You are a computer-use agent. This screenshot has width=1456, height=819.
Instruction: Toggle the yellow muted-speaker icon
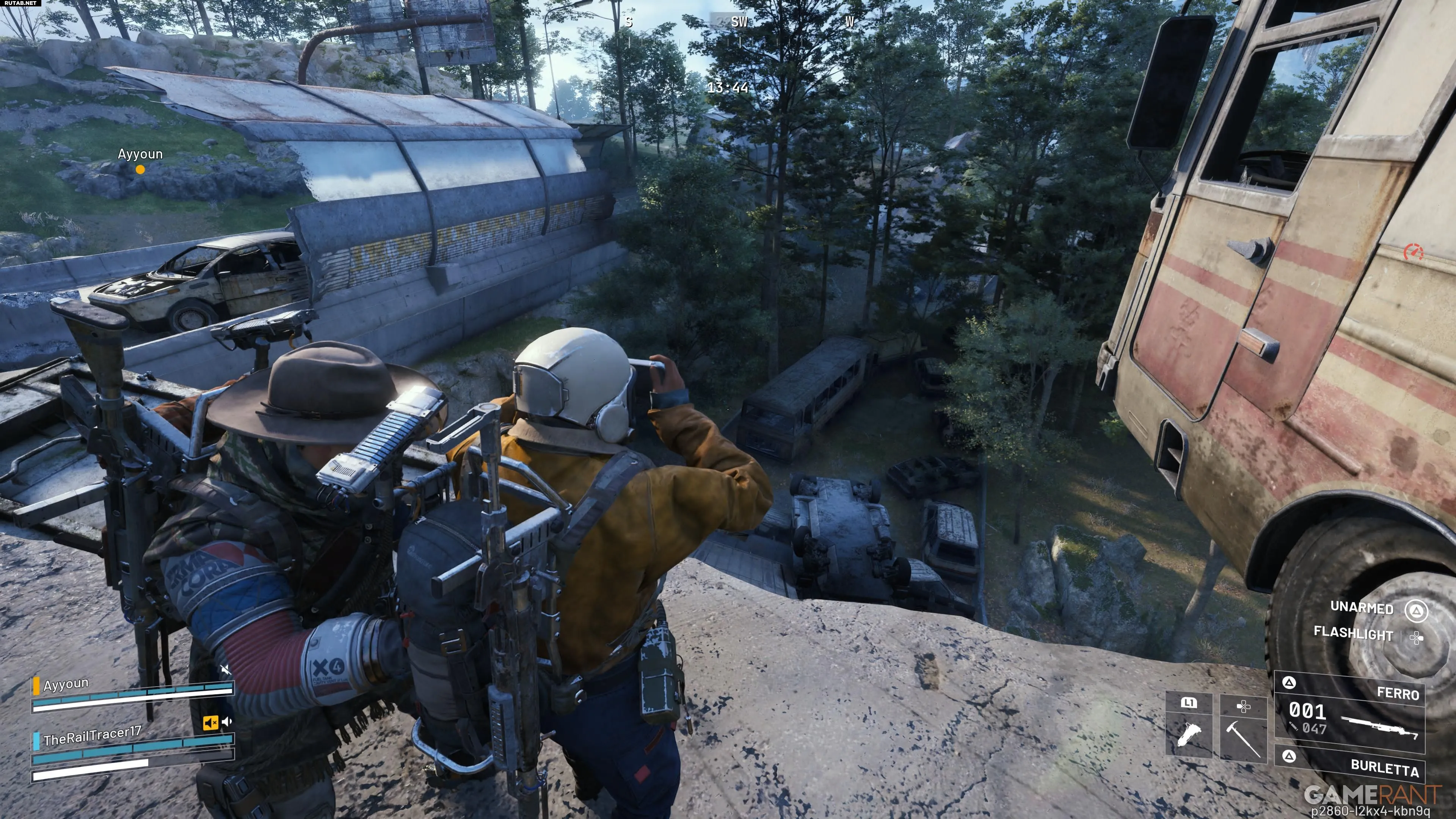(x=210, y=722)
